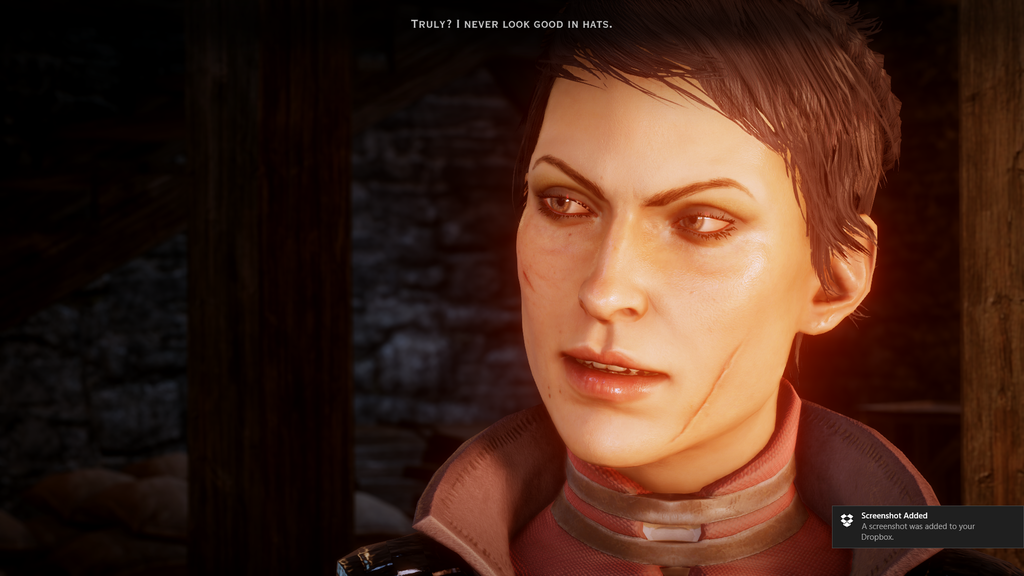Open the Dropbox Screenshot Added notification
Screen dimensions: 1024x576
click(x=926, y=526)
